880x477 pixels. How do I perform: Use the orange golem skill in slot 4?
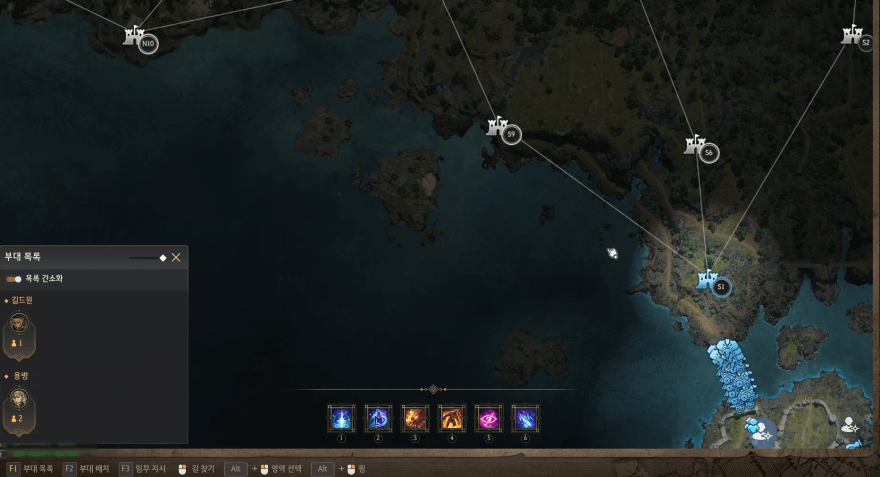pos(452,418)
